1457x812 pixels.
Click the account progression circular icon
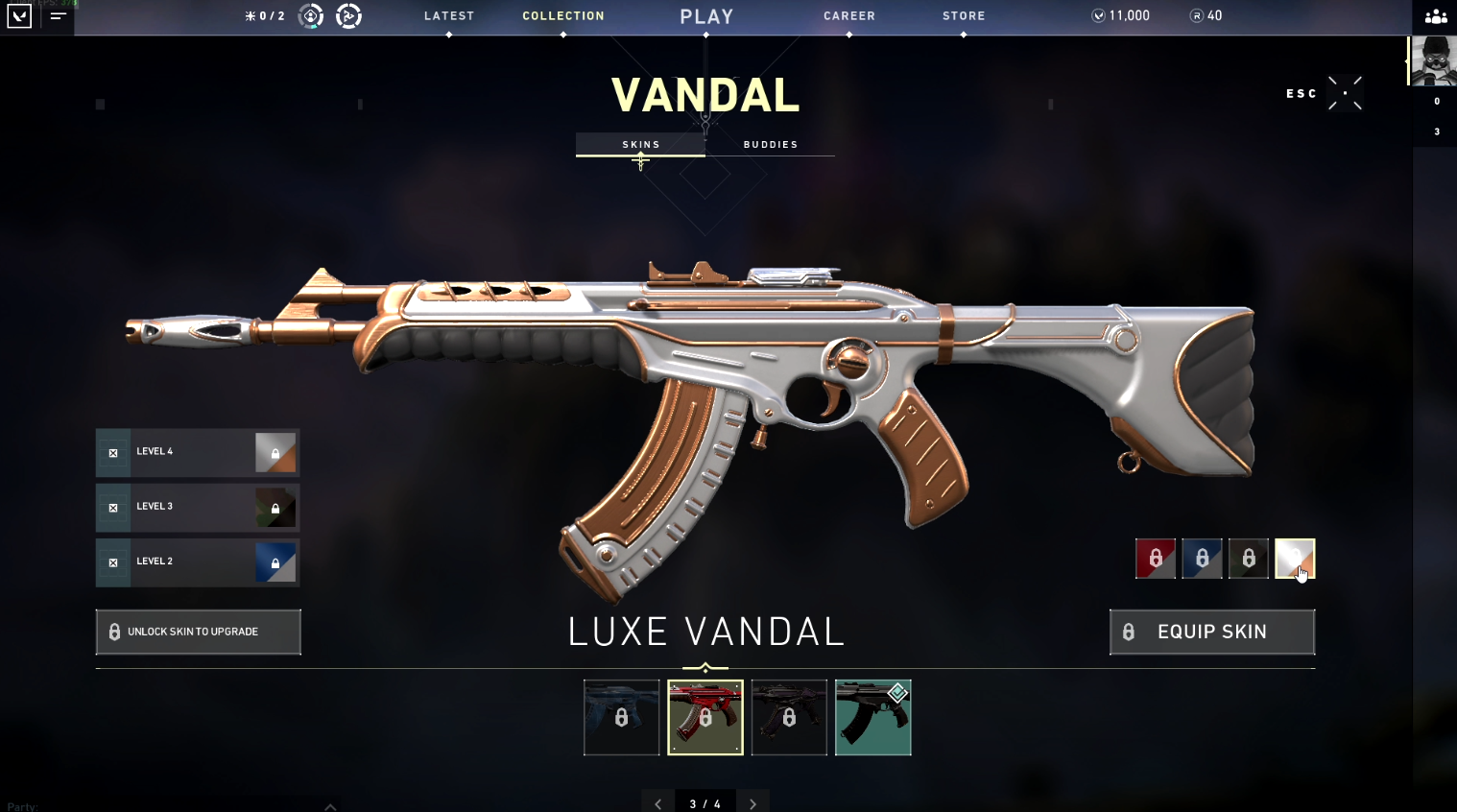(x=309, y=15)
